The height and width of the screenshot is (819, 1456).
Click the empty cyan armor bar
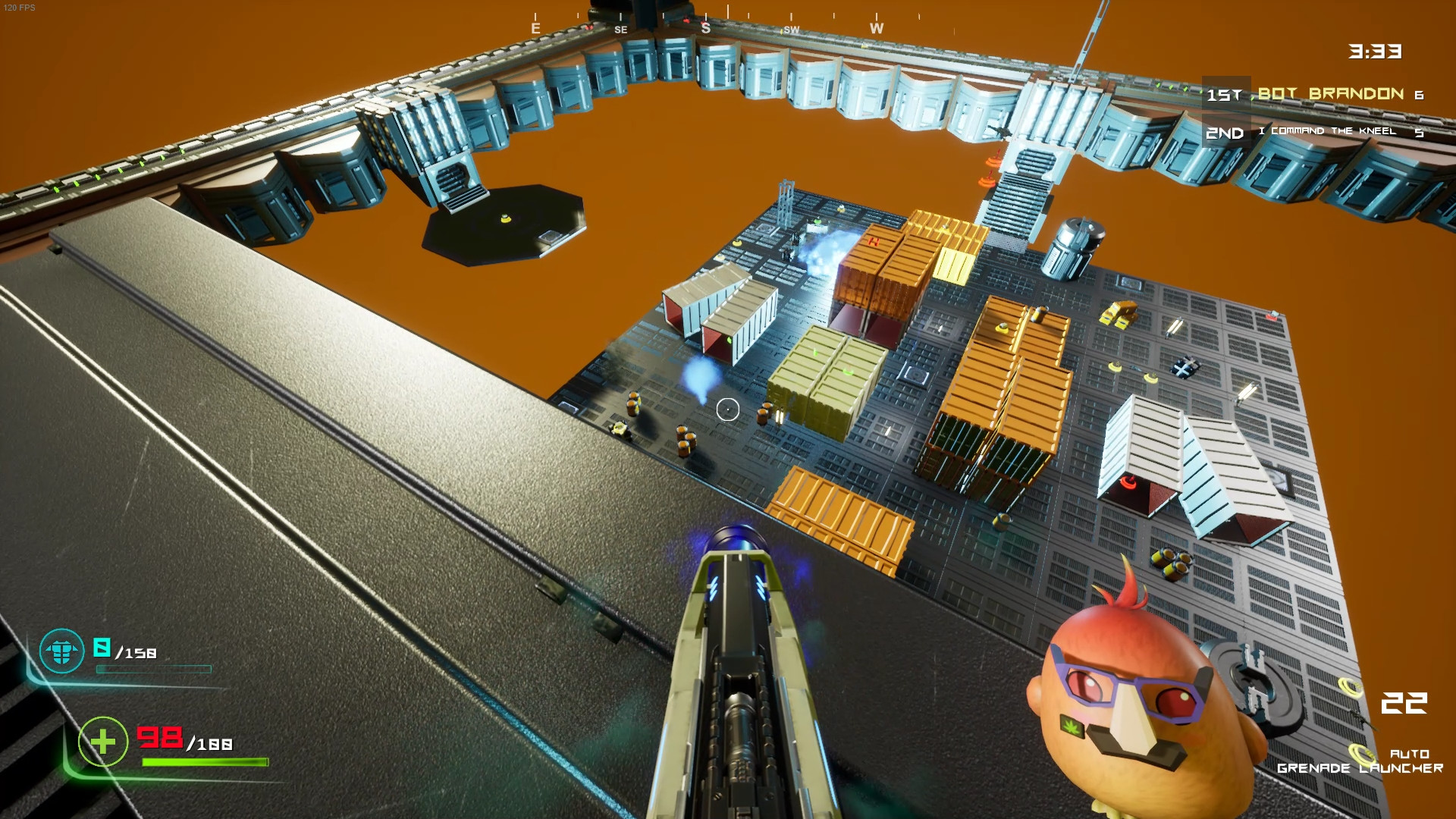(x=155, y=670)
